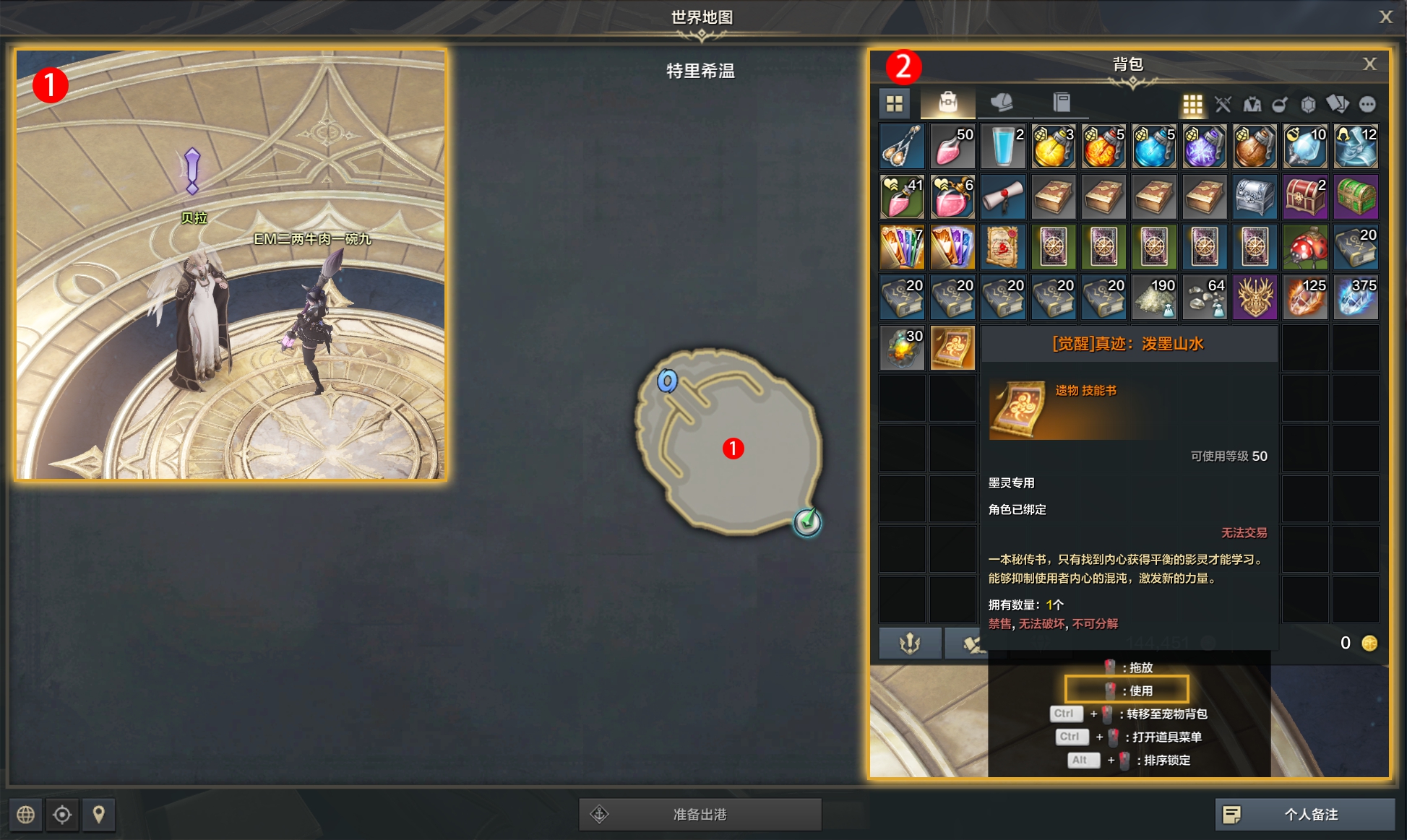Screen dimensions: 1407x840
Task: Click the rolled scroll with red seal
Action: (x=1003, y=196)
